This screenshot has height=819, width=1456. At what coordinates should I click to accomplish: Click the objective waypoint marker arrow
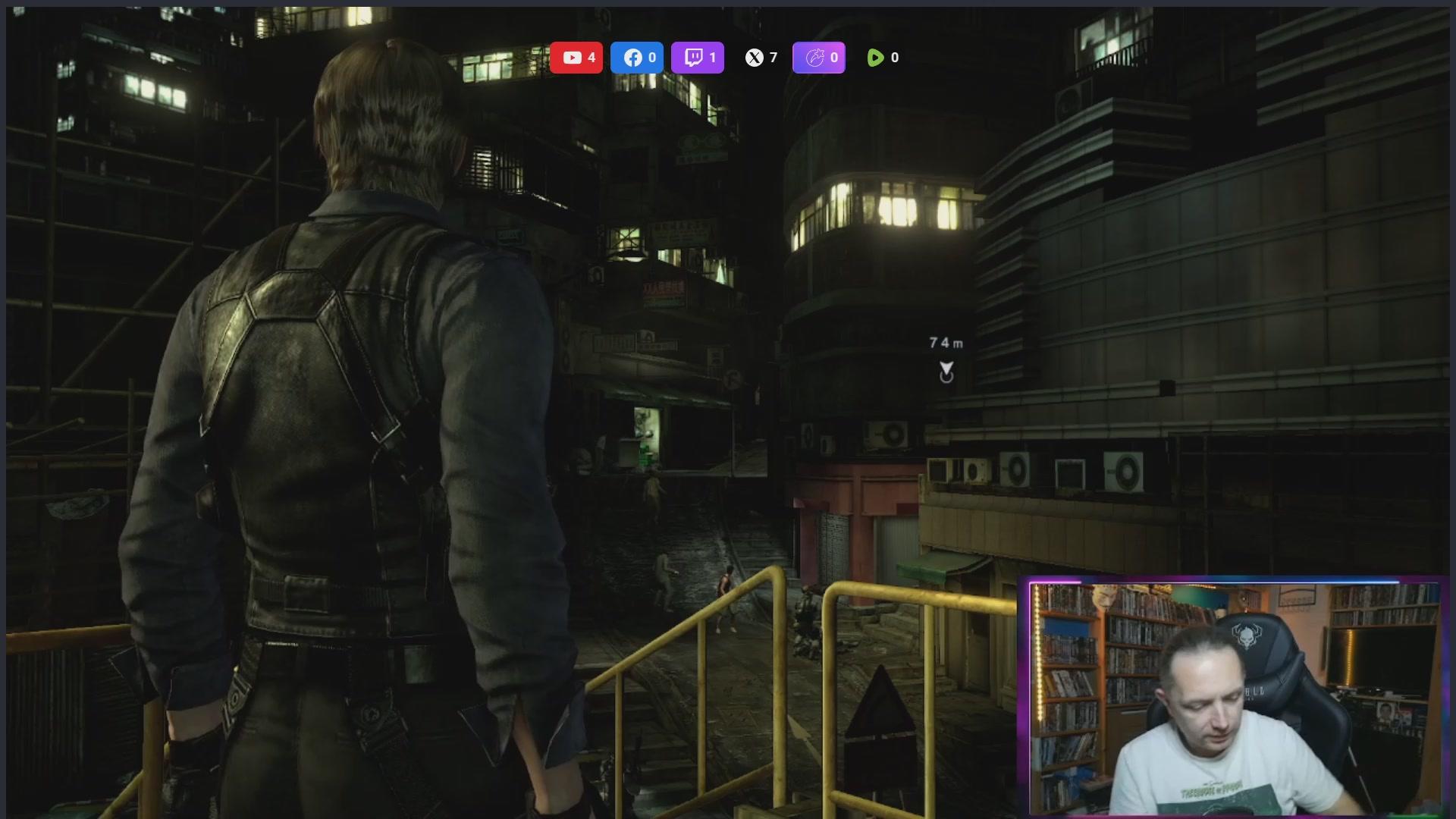pyautogui.click(x=946, y=371)
